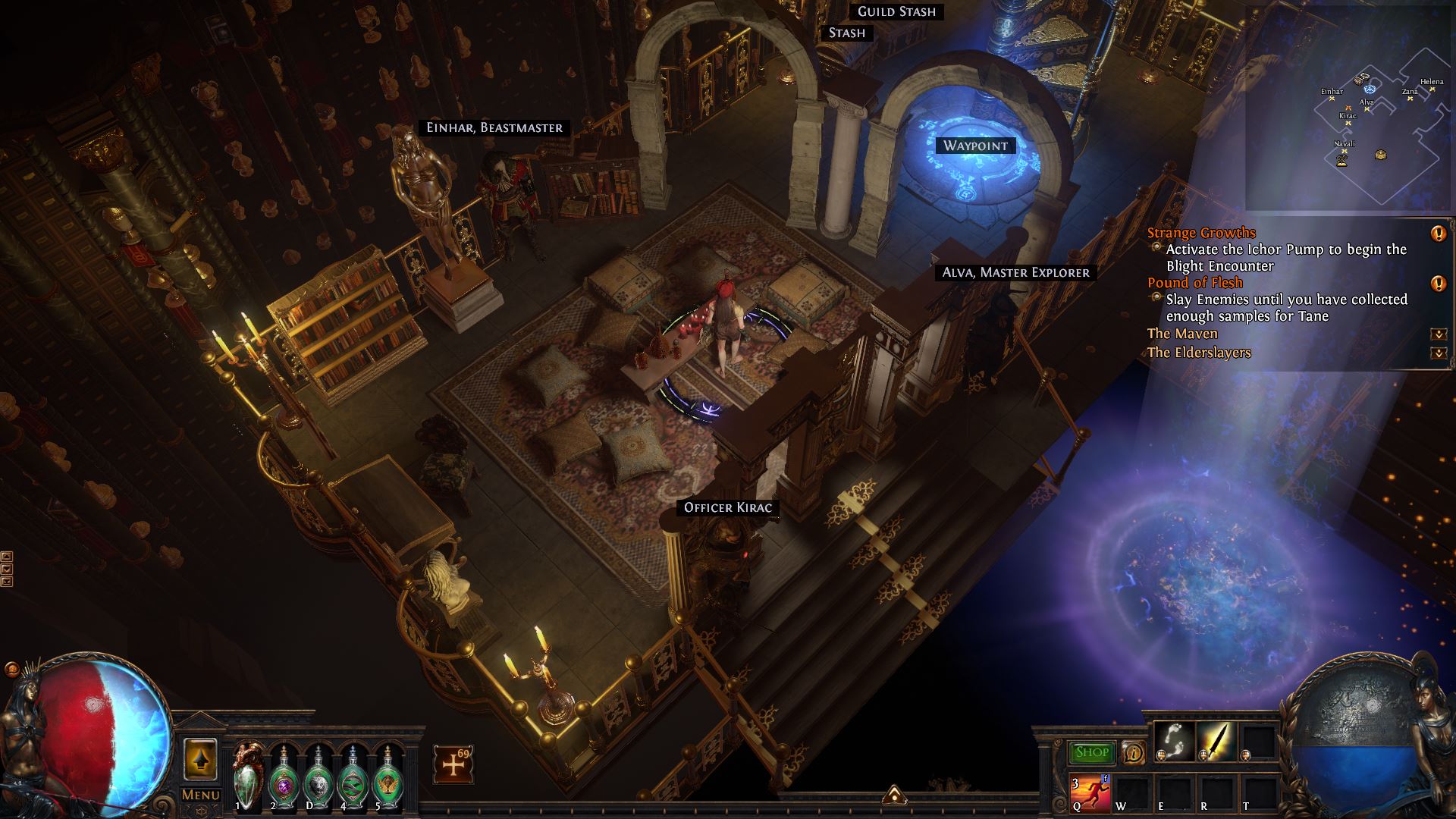Open the Menu button
The width and height of the screenshot is (1456, 819).
[x=201, y=795]
